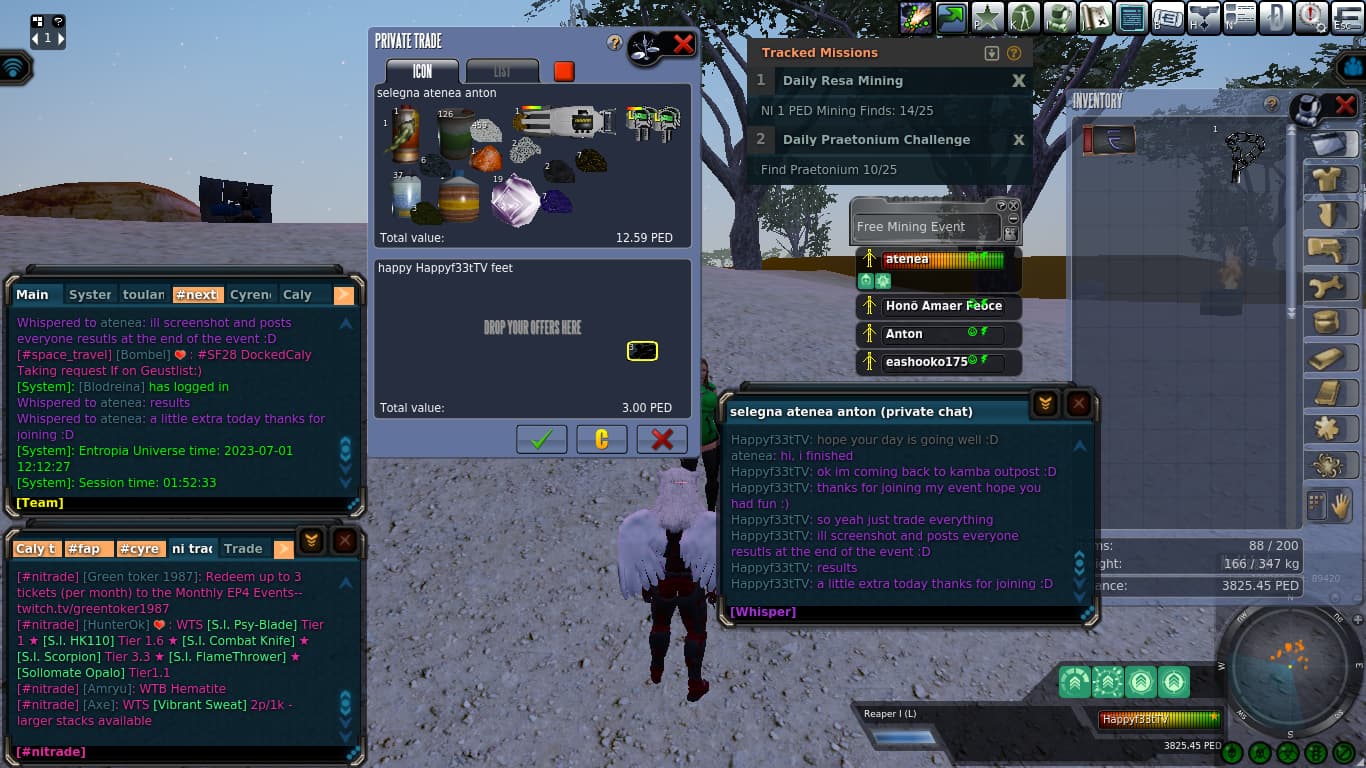Untrack the Daily Praetonium Challenge mission
This screenshot has height=768, width=1366.
coord(1018,140)
